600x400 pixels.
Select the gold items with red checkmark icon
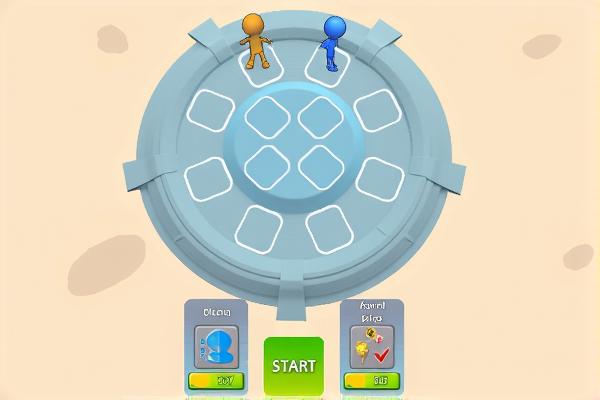pos(372,346)
